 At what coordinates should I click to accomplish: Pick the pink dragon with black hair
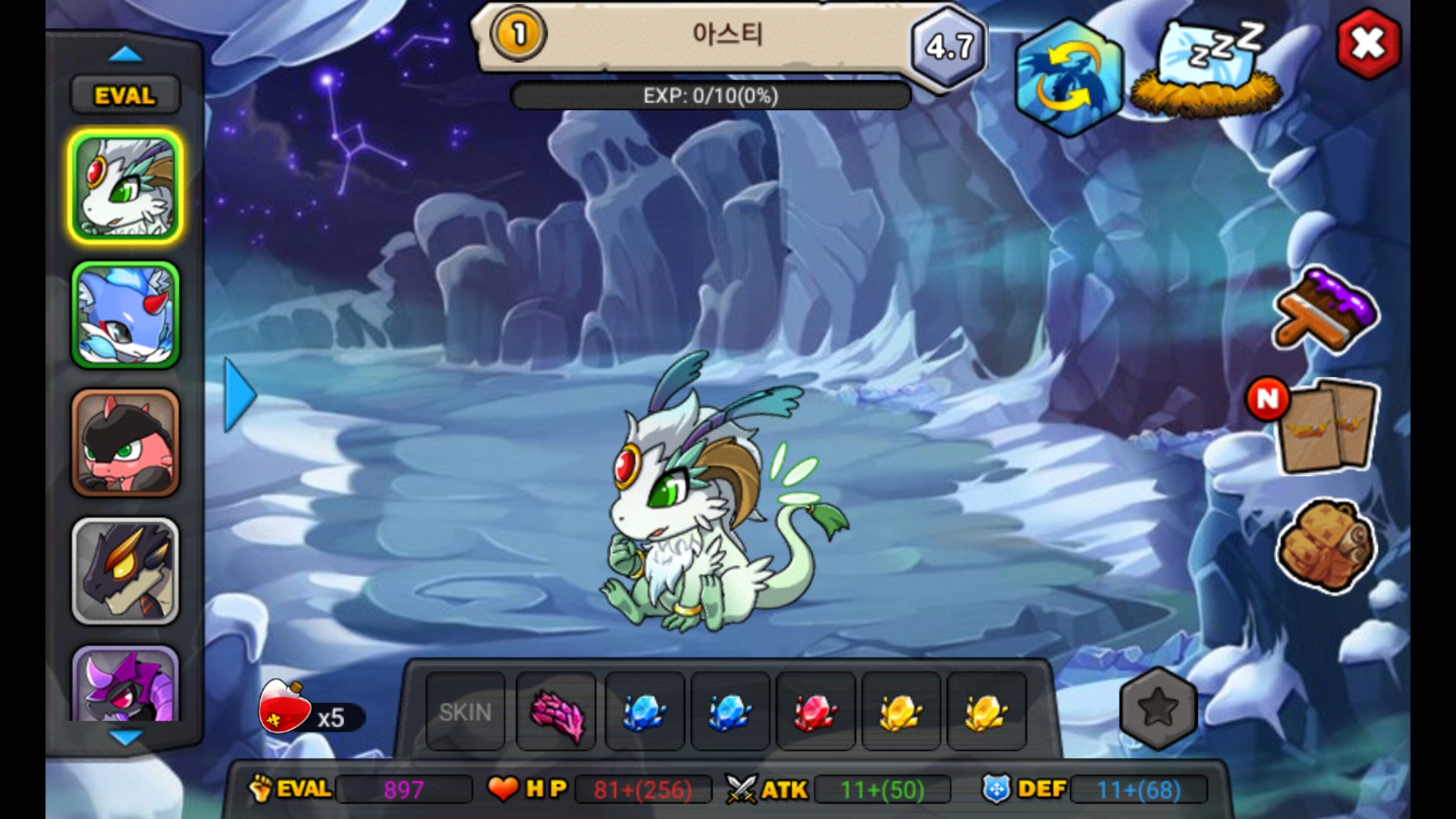(x=126, y=444)
